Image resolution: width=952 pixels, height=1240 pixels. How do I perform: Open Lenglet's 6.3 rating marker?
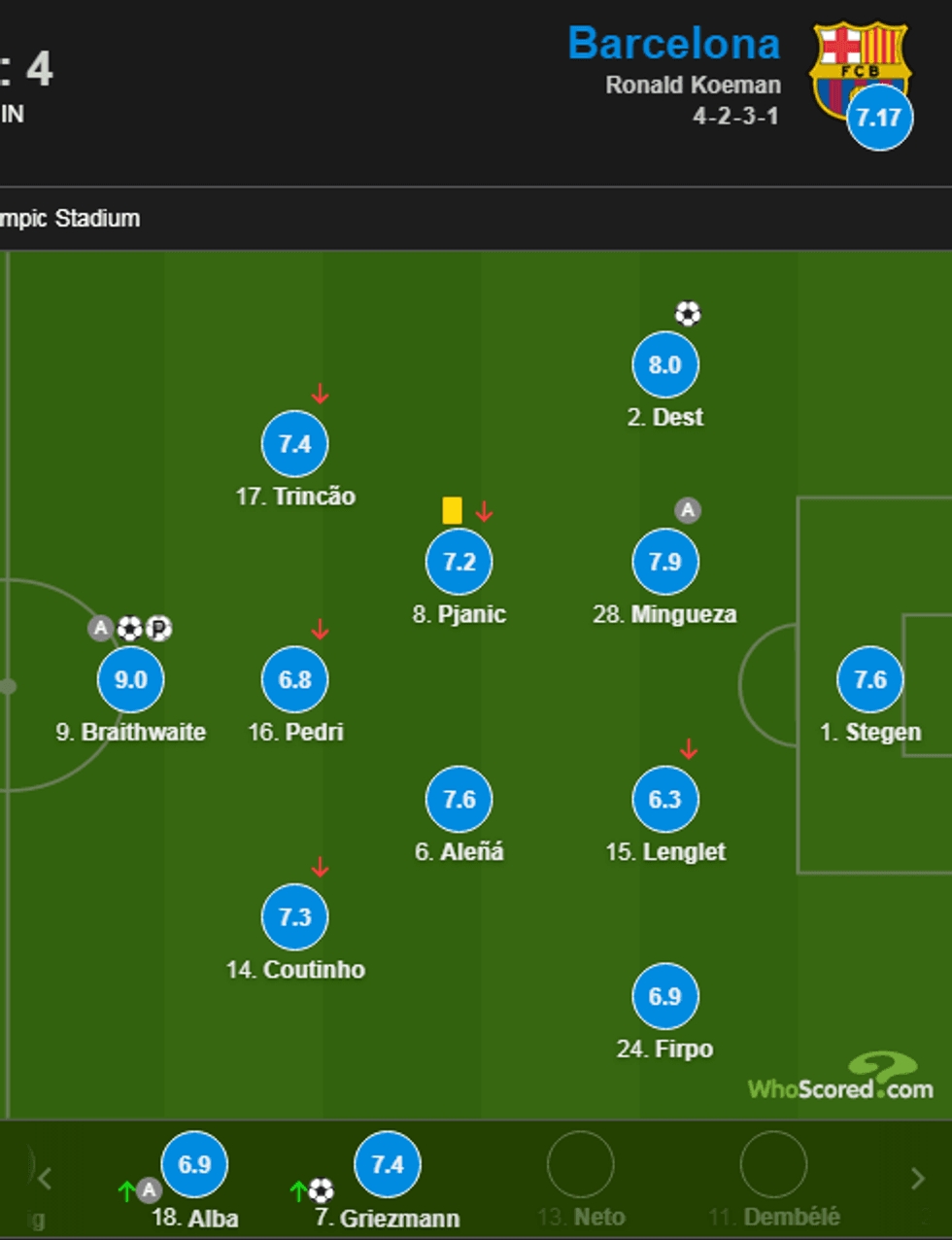tap(665, 799)
